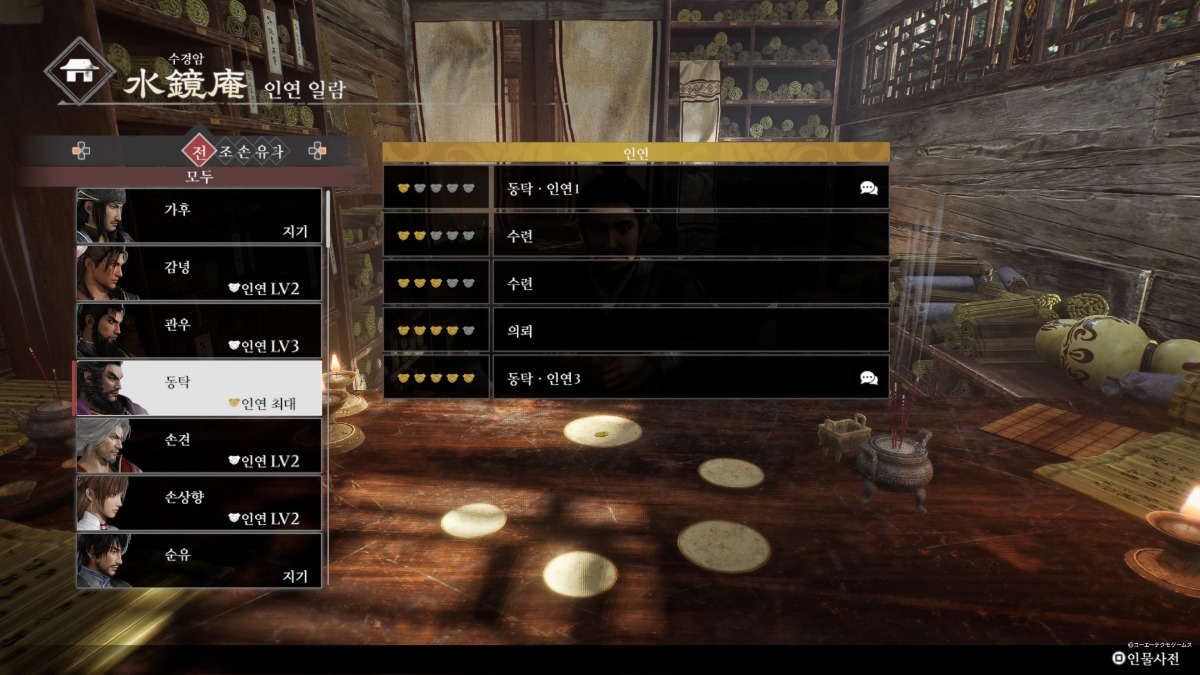This screenshot has width=1200, height=675.
Task: Choose 감녕 with 인연 LV2
Action: pyautogui.click(x=199, y=273)
